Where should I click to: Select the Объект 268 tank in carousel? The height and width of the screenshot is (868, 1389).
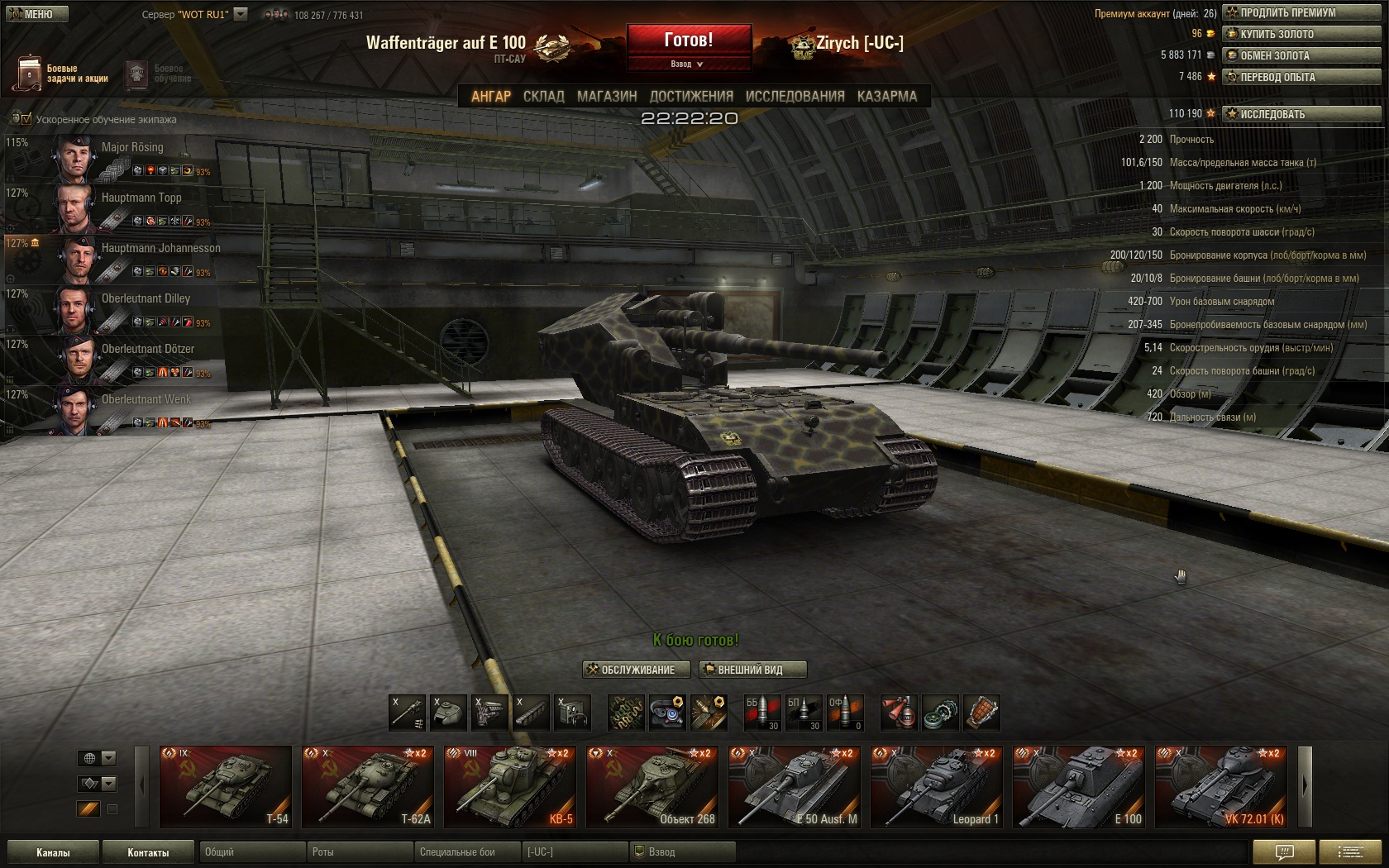click(652, 786)
